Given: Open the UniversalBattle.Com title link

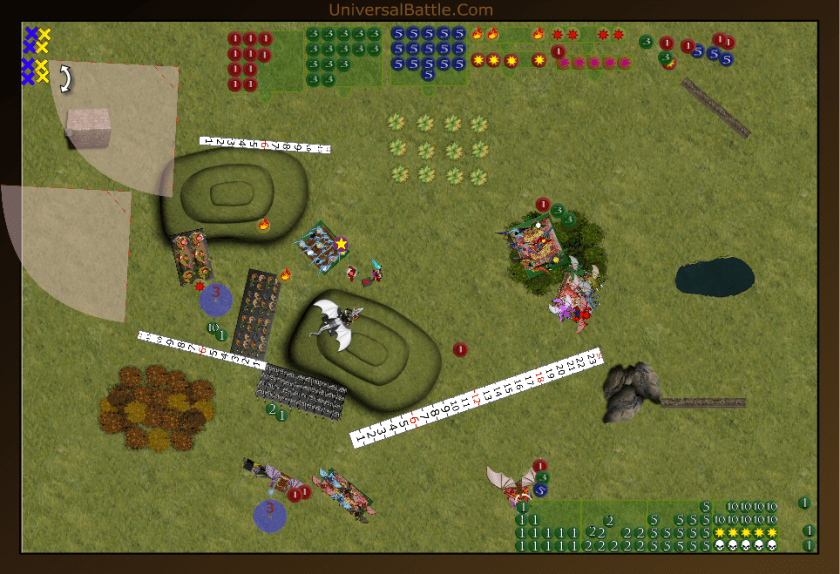Looking at the screenshot, I should coord(410,10).
